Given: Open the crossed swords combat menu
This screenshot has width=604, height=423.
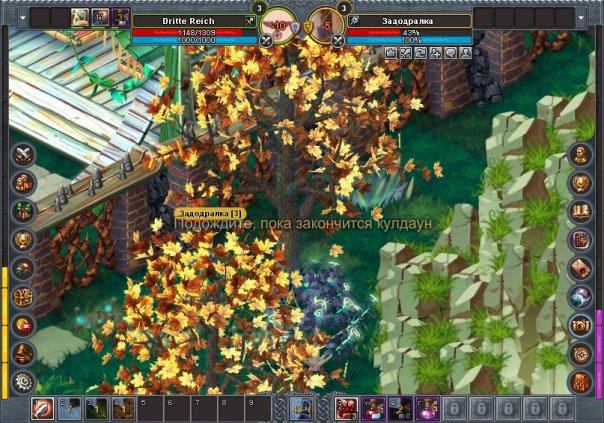Looking at the screenshot, I should coord(23,154).
